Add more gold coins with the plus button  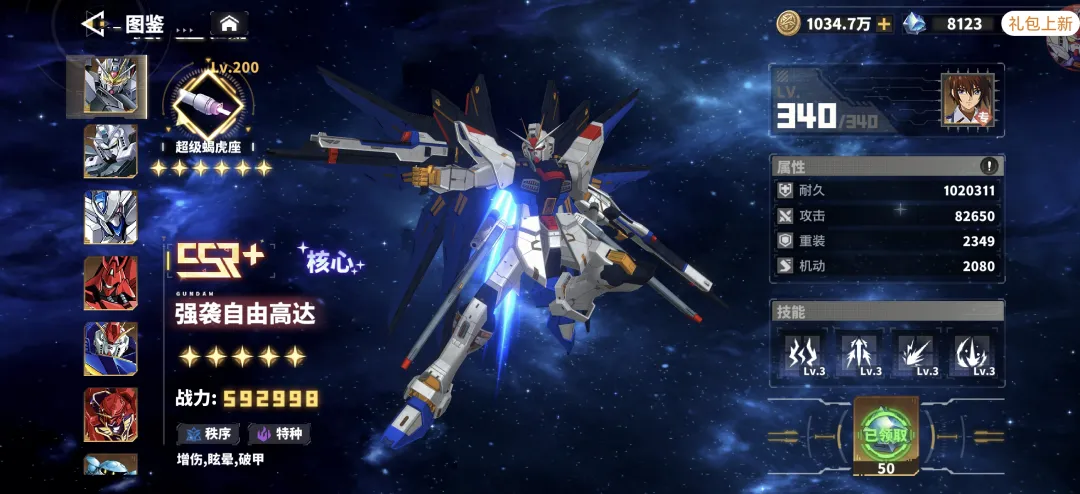tap(884, 24)
